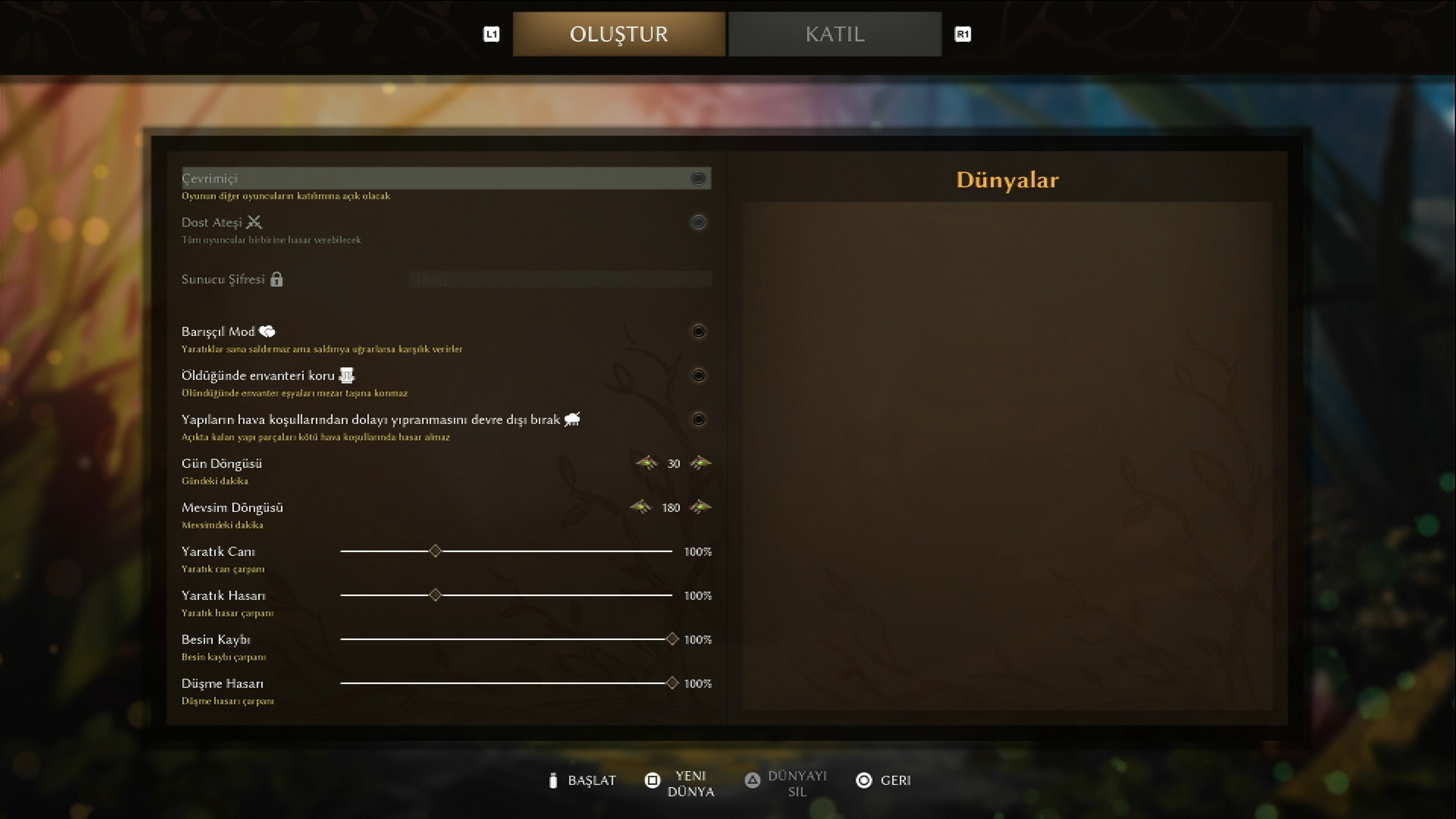Switch to the OLUŞTUR tab

tap(618, 34)
